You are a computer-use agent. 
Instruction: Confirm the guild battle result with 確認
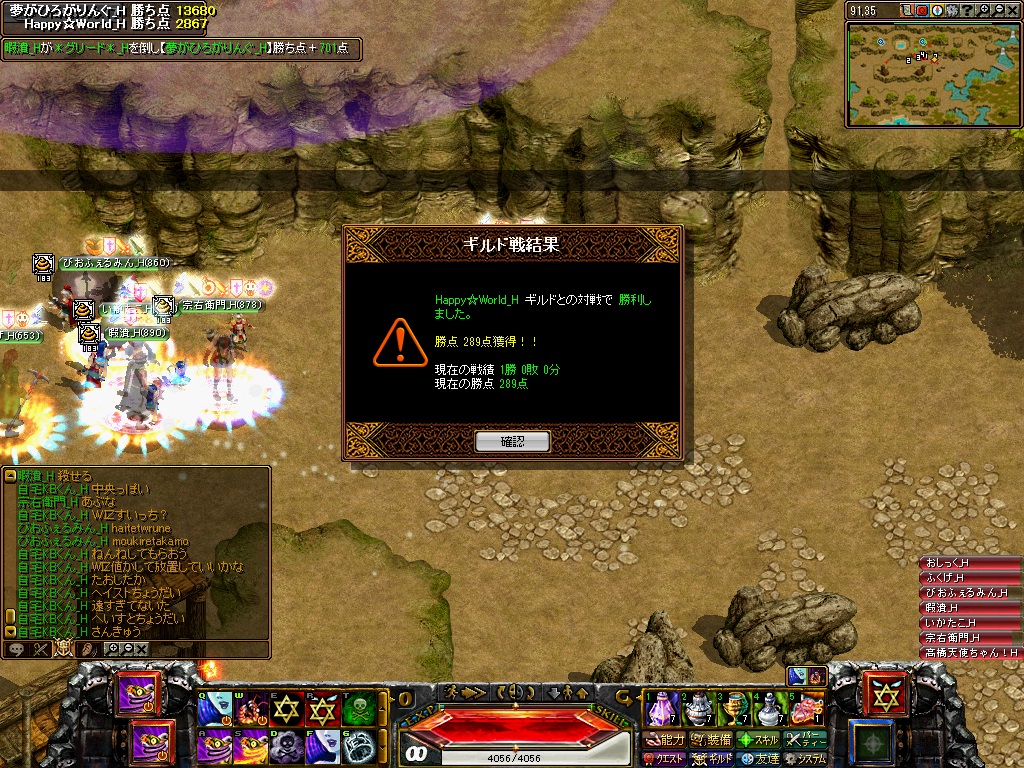(x=512, y=441)
